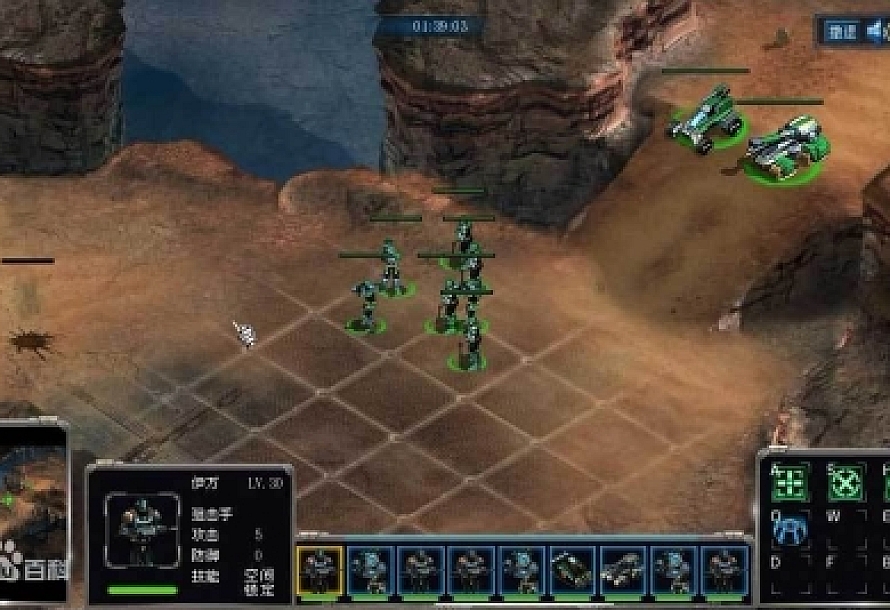This screenshot has height=610, width=890.
Task: Activate the green circular target command (S)
Action: pyautogui.click(x=846, y=482)
